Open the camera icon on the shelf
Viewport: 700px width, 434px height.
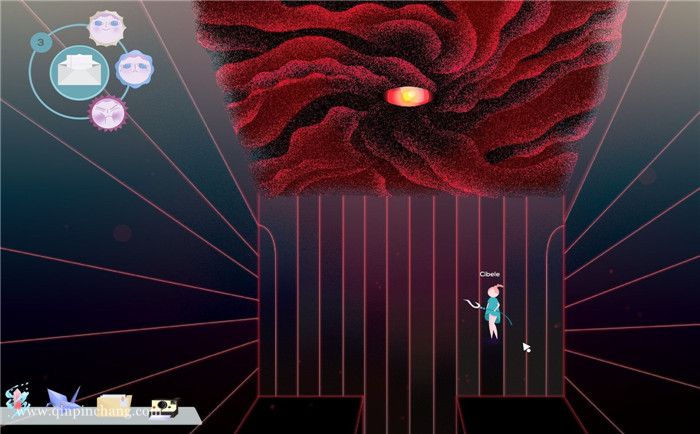point(165,406)
